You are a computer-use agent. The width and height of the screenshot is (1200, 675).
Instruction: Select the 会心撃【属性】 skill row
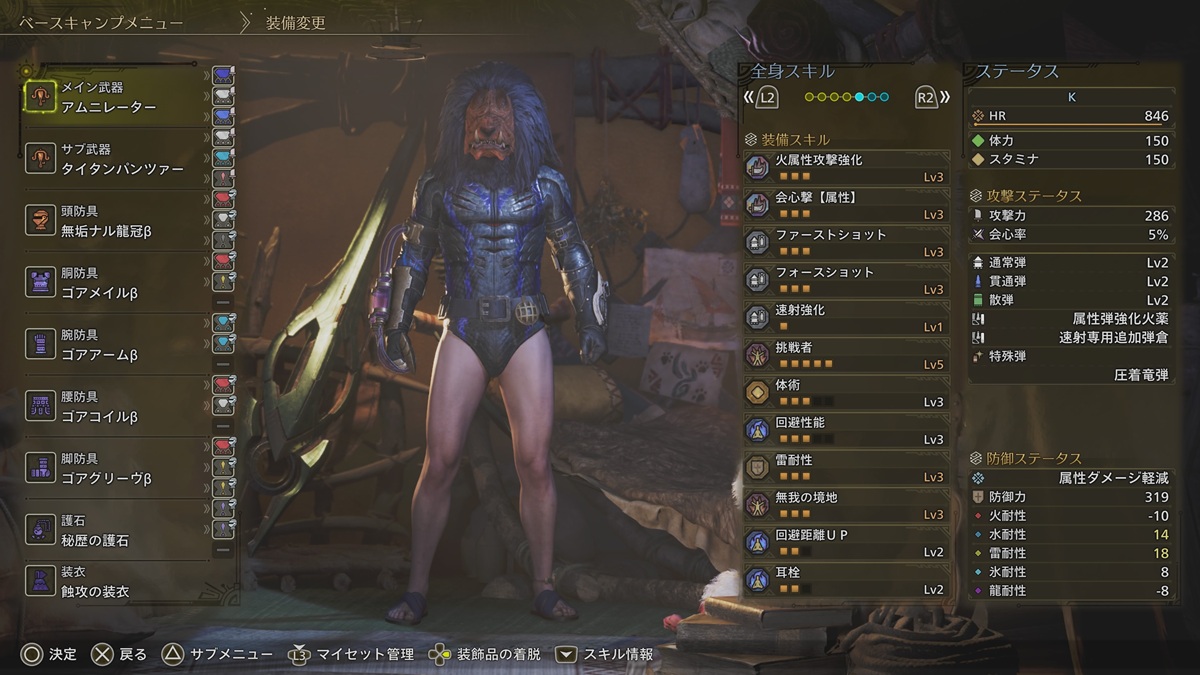tap(847, 205)
